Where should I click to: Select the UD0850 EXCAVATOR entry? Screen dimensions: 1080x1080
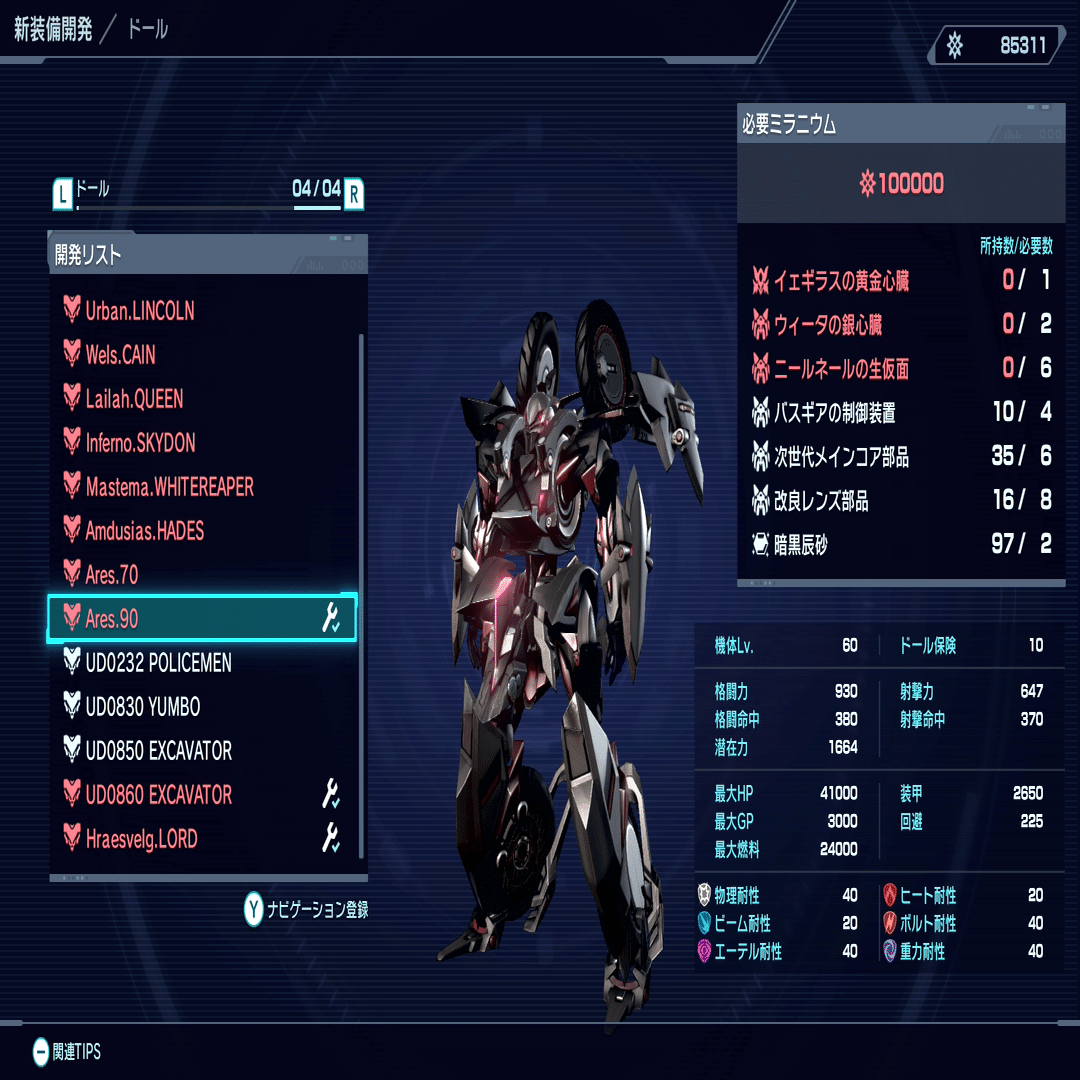coord(158,751)
